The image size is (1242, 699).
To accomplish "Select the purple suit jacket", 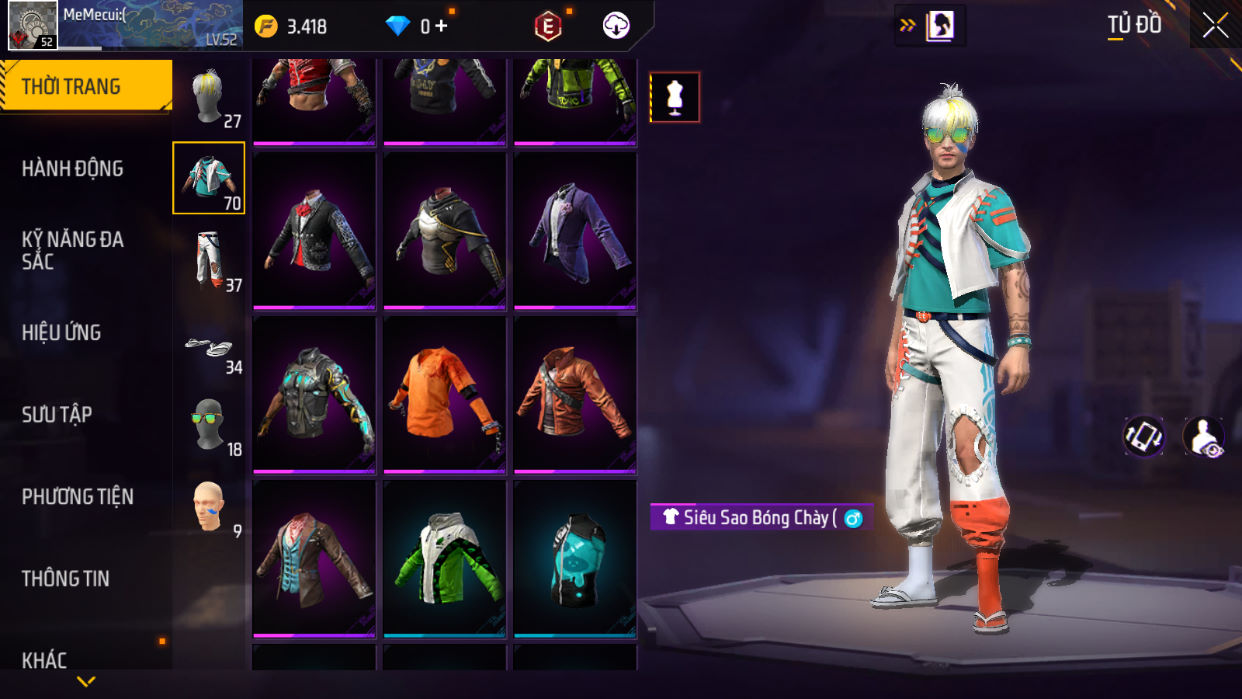I will pos(575,230).
